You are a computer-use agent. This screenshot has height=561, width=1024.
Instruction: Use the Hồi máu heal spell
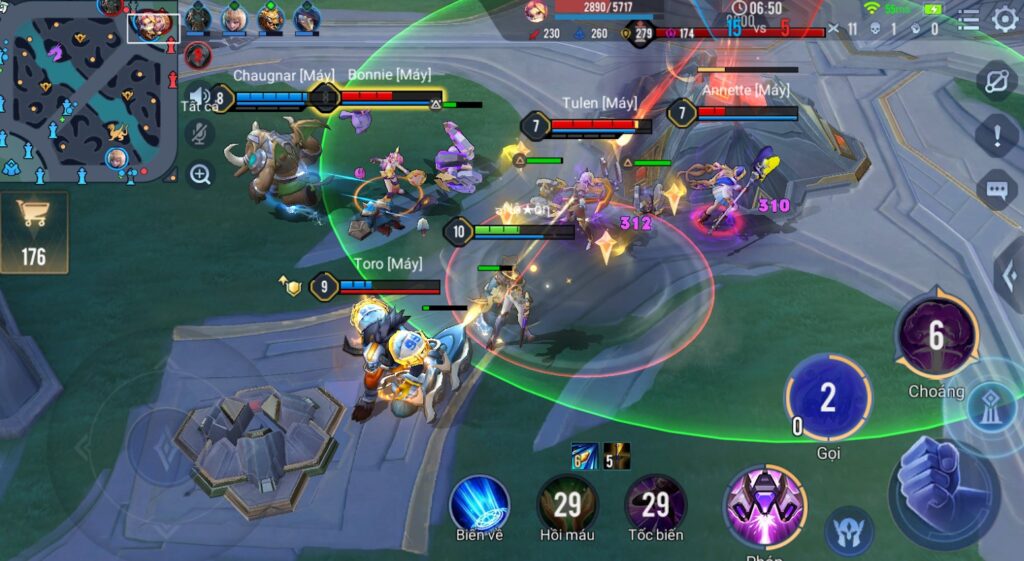(x=567, y=503)
